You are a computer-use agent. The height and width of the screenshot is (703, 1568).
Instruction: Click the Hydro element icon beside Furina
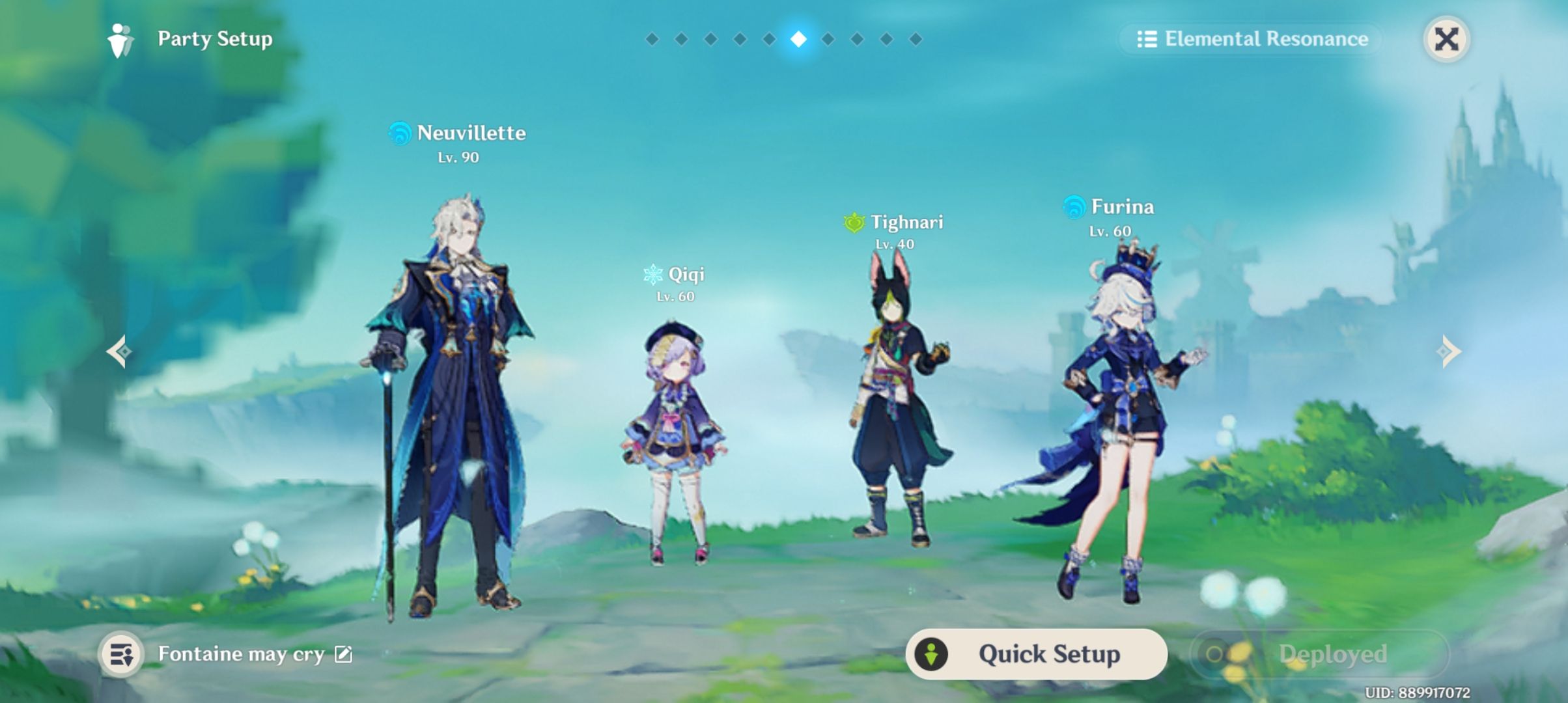[1075, 207]
